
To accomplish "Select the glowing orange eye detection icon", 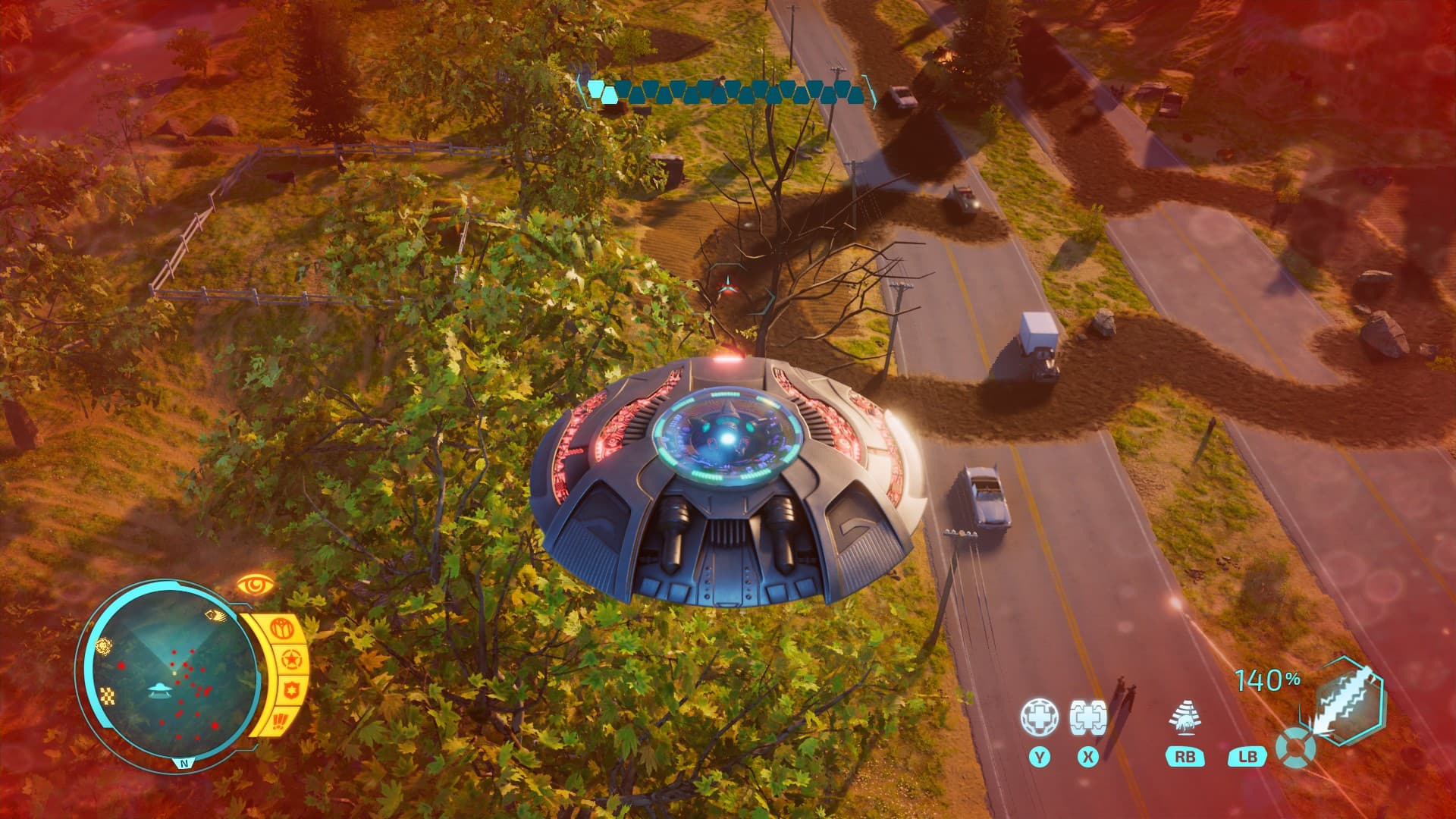I will click(255, 585).
